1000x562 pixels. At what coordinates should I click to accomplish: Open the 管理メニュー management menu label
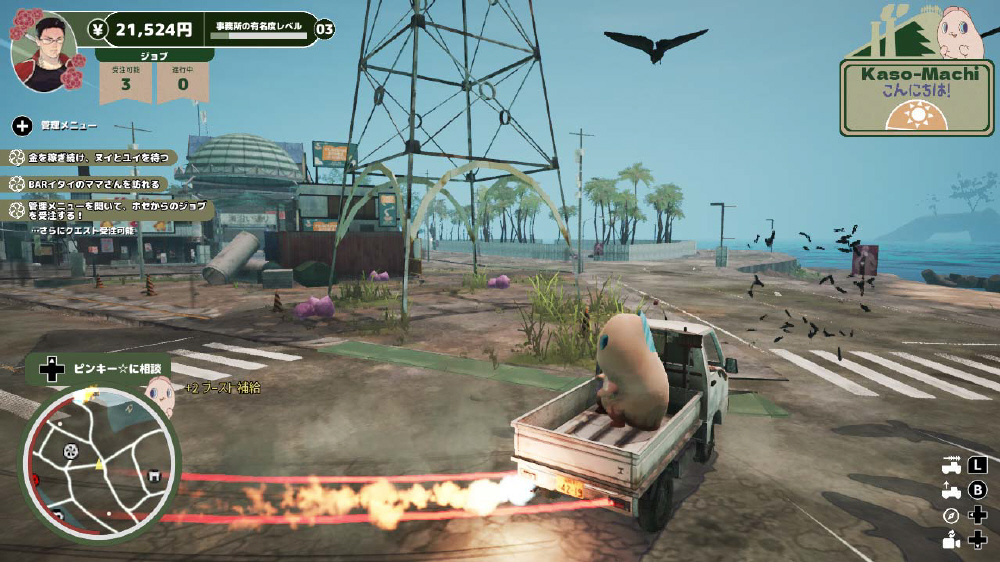(68, 126)
